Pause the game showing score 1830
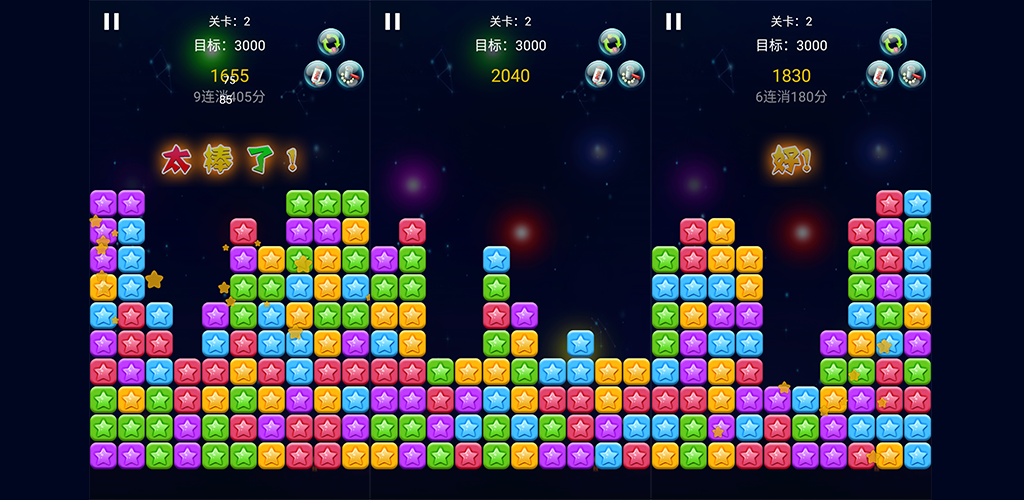This screenshot has height=500, width=1024. (x=673, y=22)
